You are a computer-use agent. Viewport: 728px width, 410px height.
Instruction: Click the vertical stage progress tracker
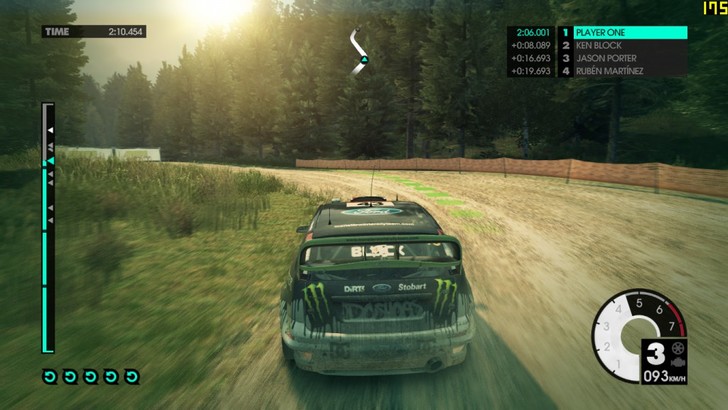[x=47, y=227]
